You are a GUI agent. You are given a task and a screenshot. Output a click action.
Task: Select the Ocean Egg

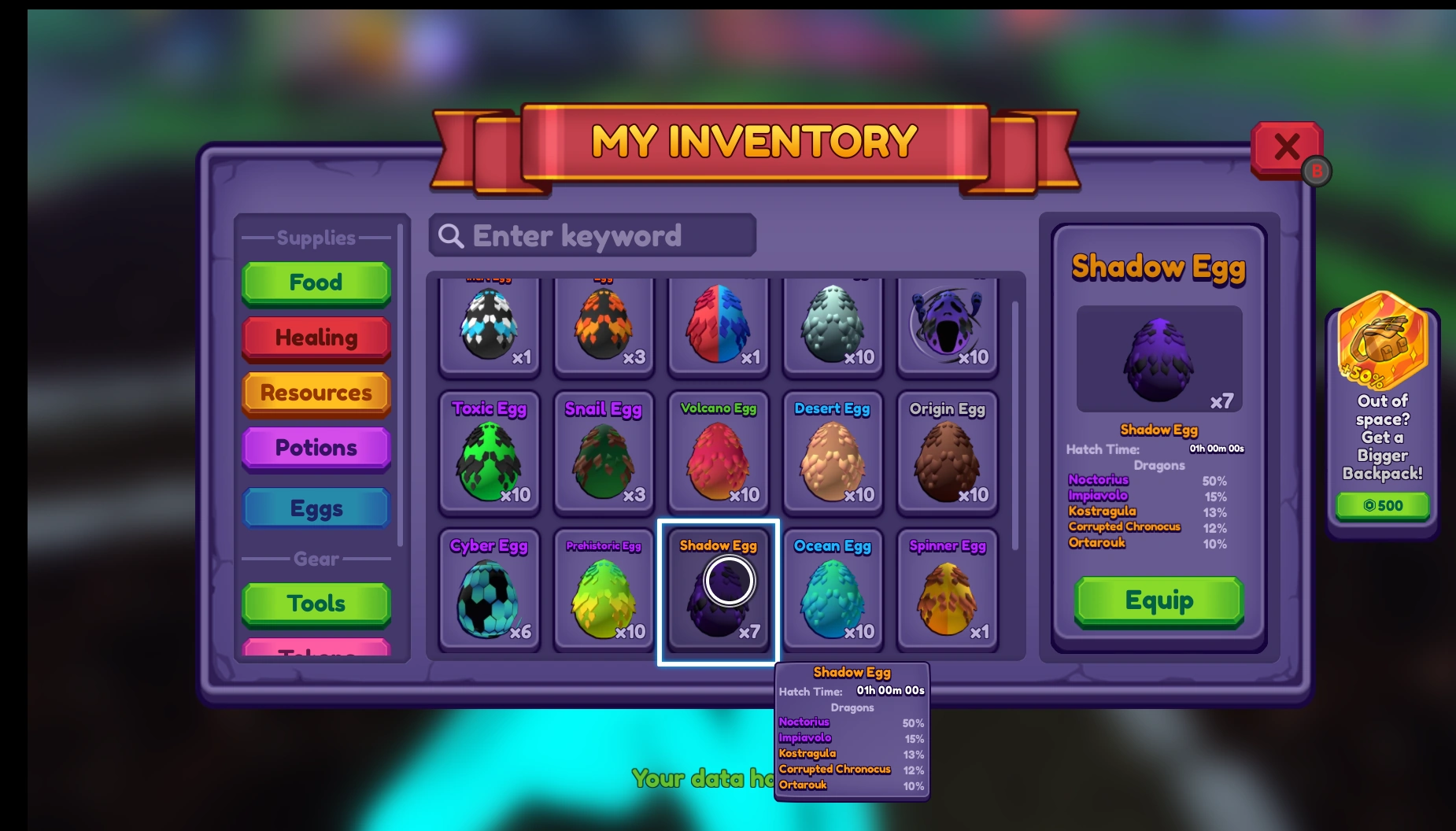pyautogui.click(x=832, y=590)
